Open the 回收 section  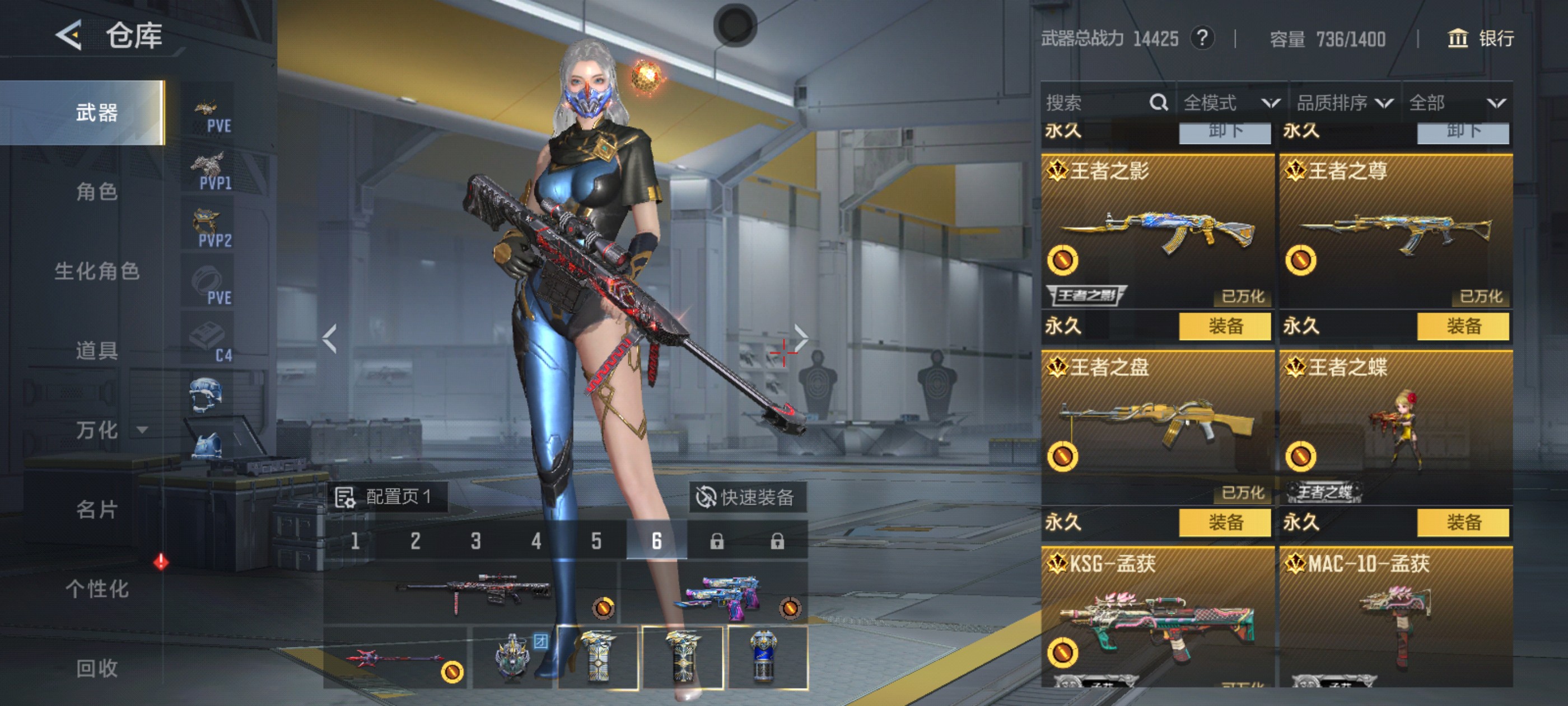click(97, 668)
